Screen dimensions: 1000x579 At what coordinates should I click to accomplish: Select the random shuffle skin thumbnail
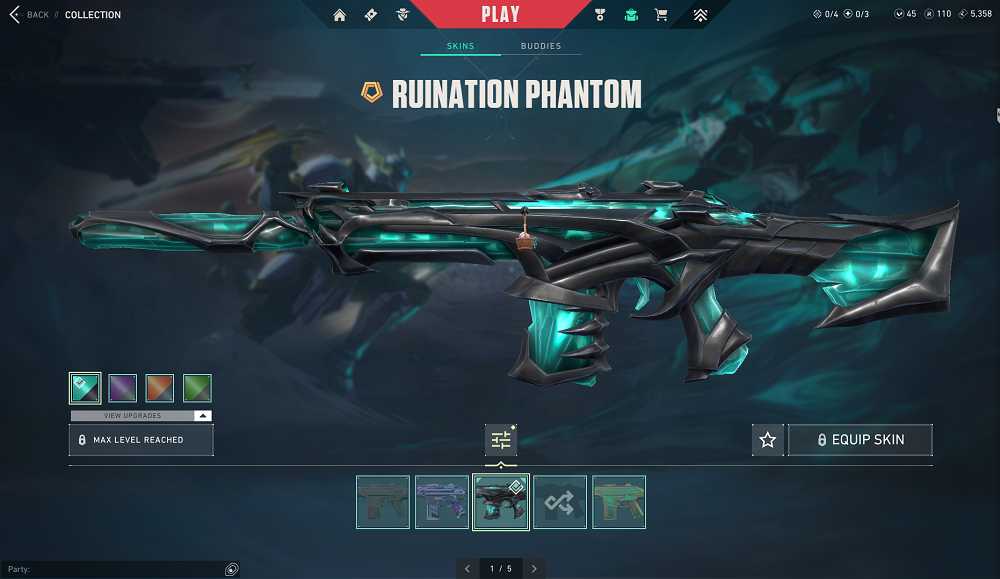[x=559, y=502]
